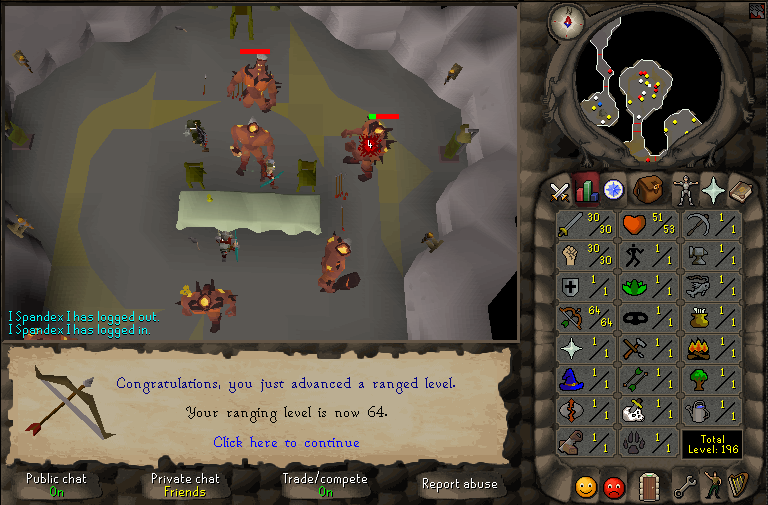Open the Prayer tab
Screen dimensions: 768x505
[x=713, y=189]
